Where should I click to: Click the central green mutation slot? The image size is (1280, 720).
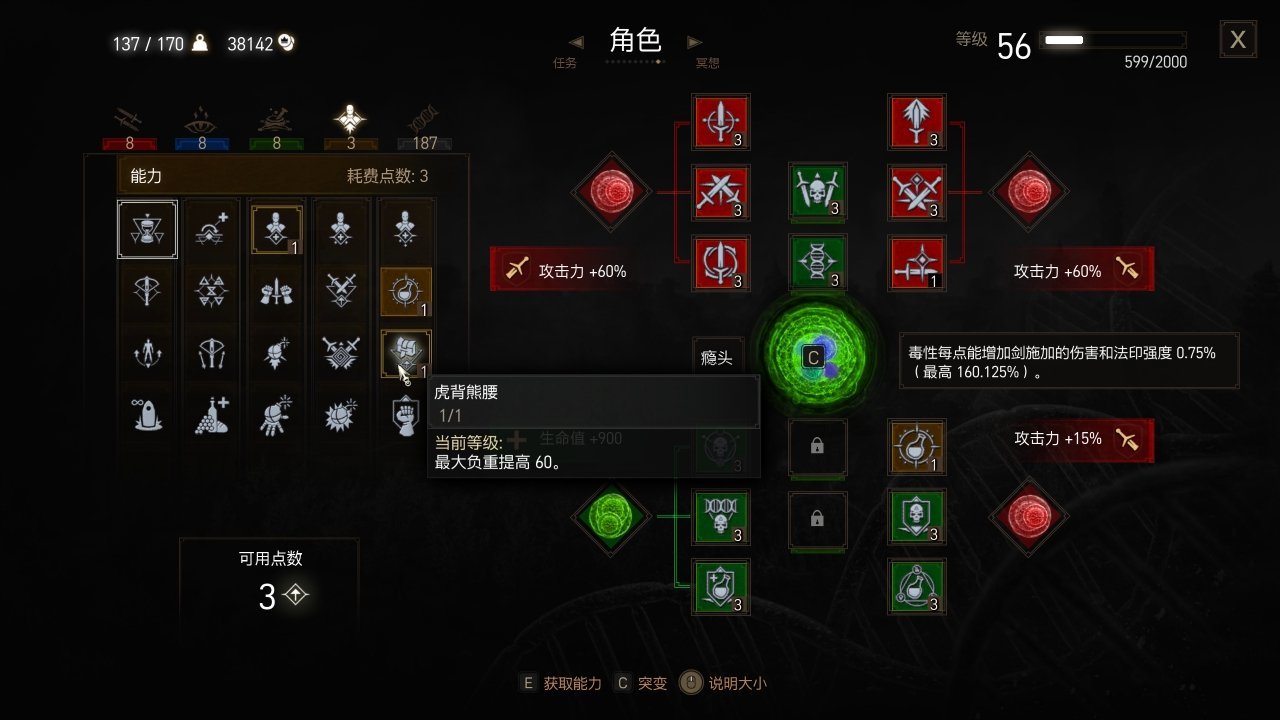pos(812,357)
